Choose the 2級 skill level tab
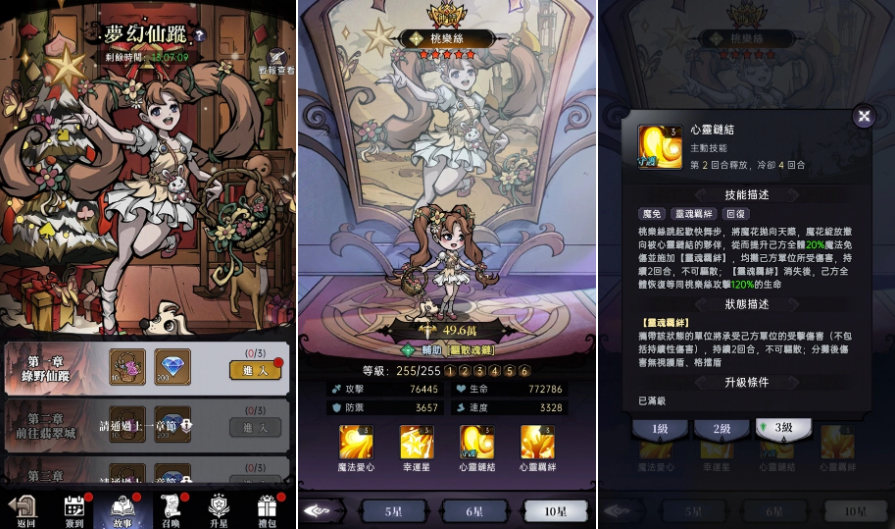895x529 pixels. (720, 428)
